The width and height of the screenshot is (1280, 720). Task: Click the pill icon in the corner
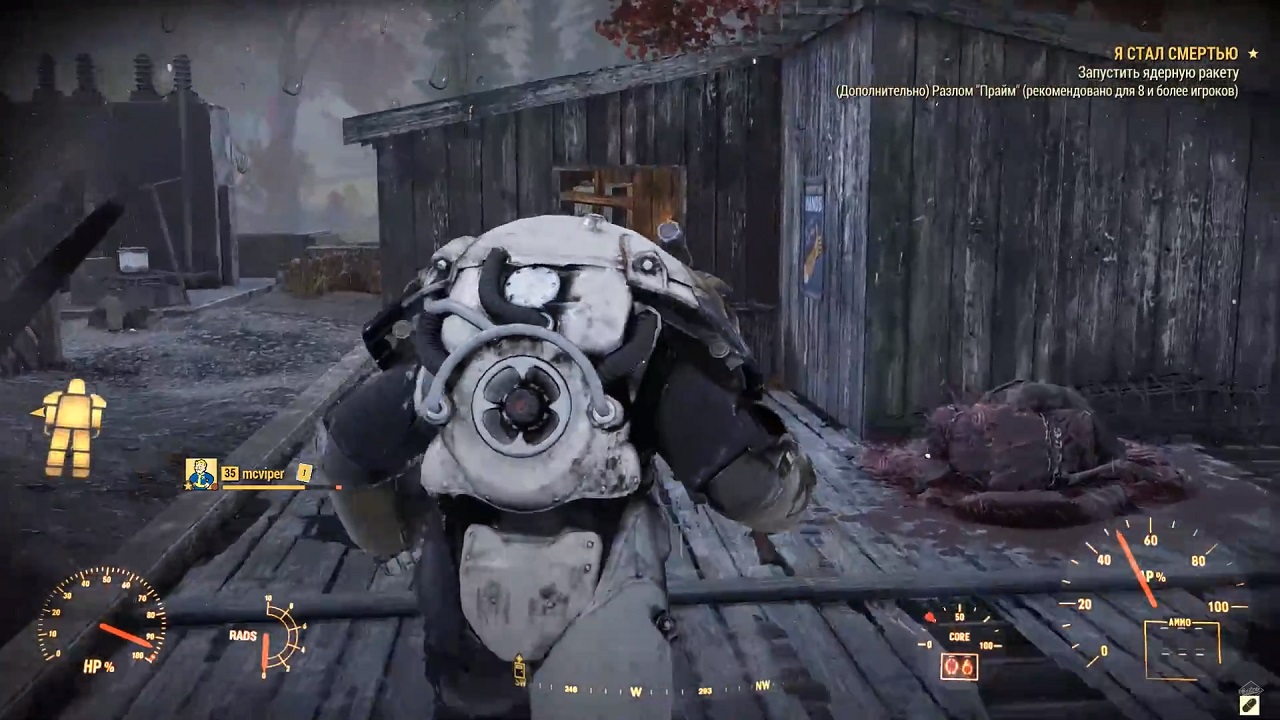(1249, 704)
